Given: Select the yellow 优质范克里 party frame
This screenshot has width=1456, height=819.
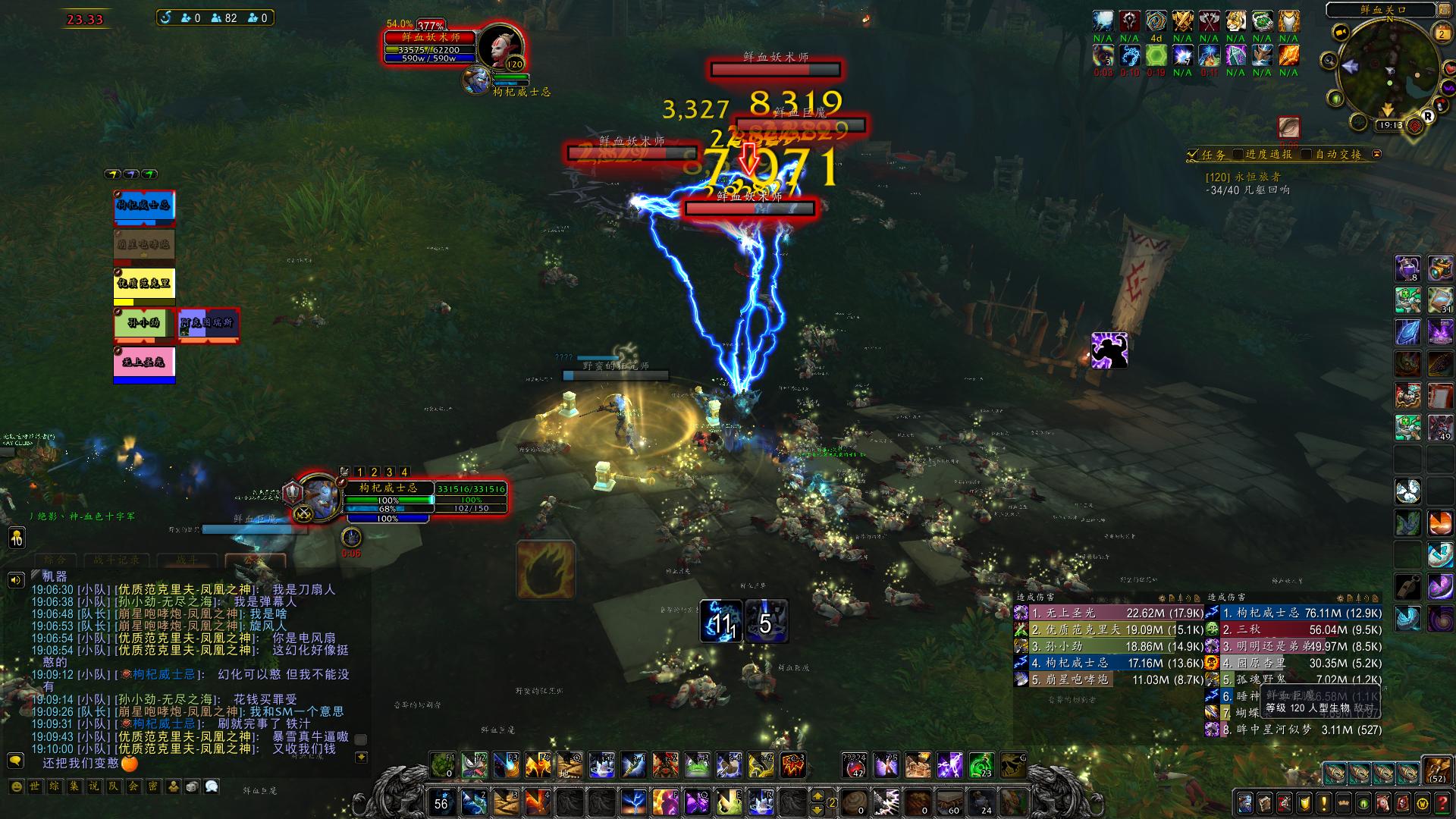Looking at the screenshot, I should tap(144, 284).
